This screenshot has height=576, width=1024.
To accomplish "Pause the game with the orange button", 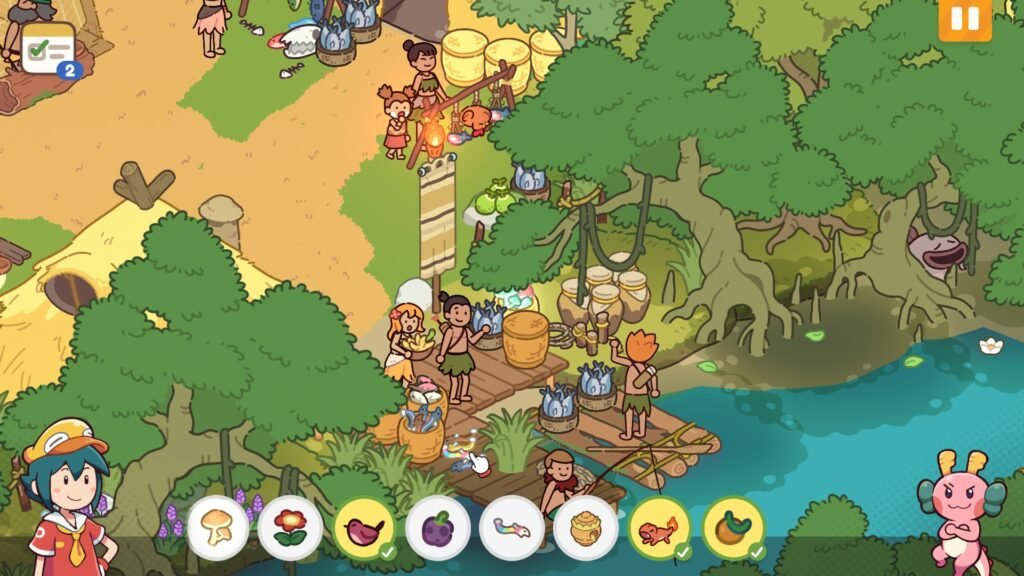I will 964,19.
